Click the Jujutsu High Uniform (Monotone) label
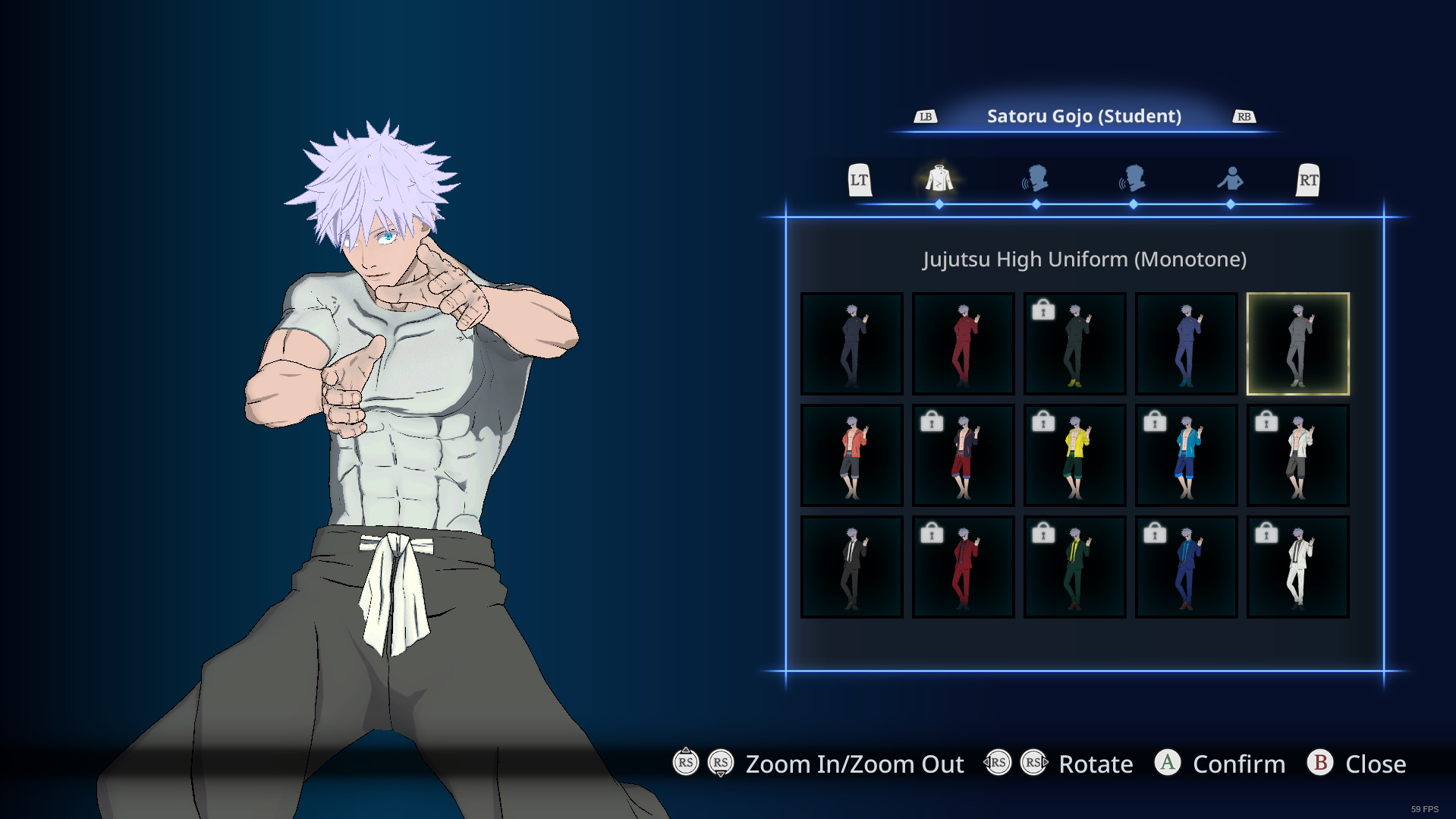The image size is (1456, 819). click(x=1084, y=259)
